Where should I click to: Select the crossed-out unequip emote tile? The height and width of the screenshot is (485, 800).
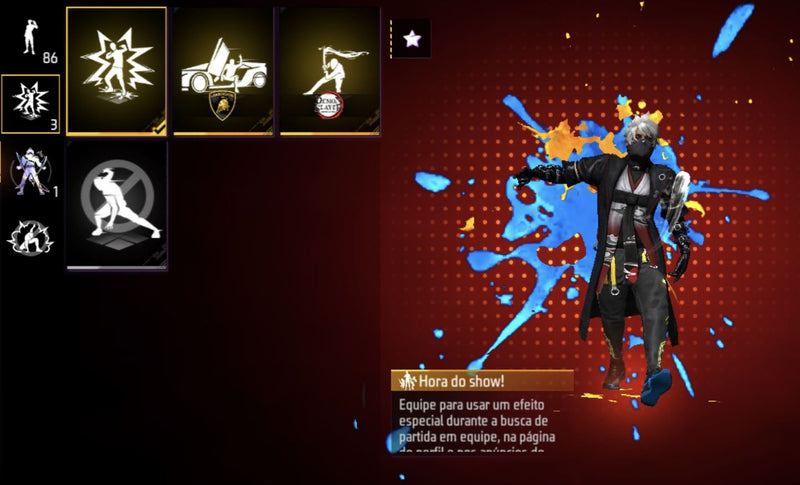coord(116,206)
